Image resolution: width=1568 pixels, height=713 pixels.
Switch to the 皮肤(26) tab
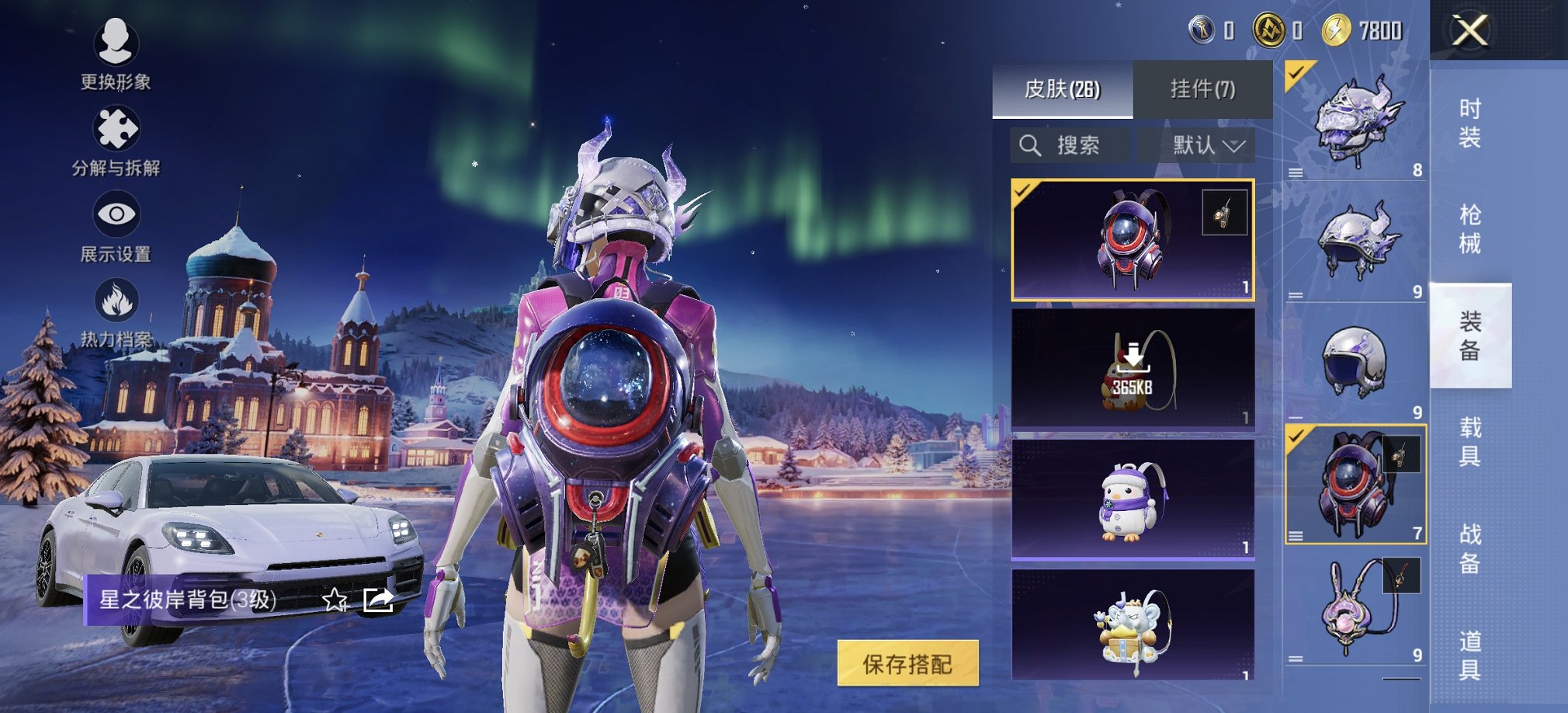click(1062, 89)
